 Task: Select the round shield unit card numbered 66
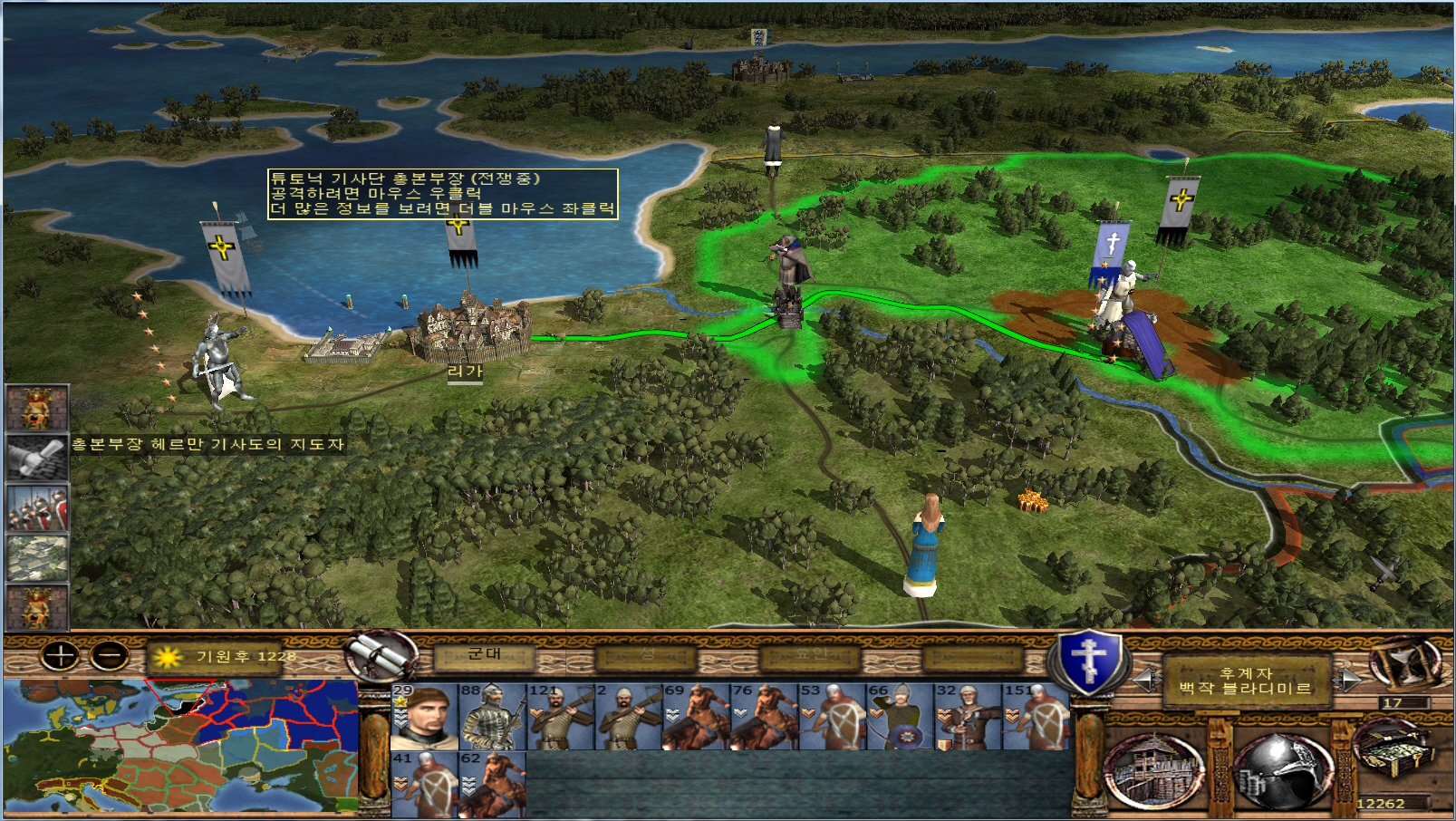coord(901,717)
